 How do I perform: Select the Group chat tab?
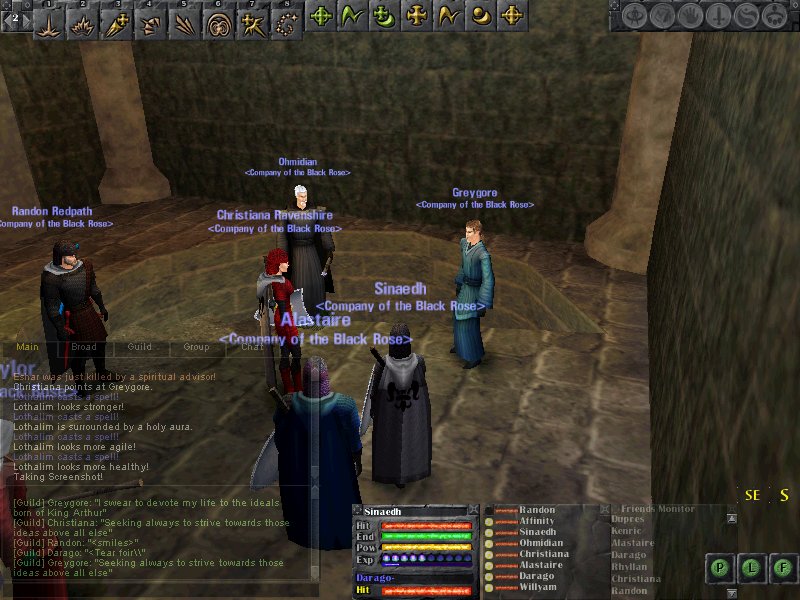[x=196, y=347]
